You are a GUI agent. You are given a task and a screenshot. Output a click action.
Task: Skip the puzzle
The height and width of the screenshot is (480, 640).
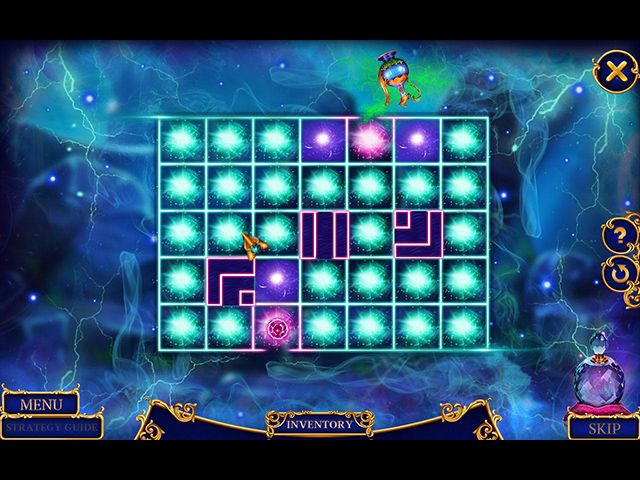point(603,427)
